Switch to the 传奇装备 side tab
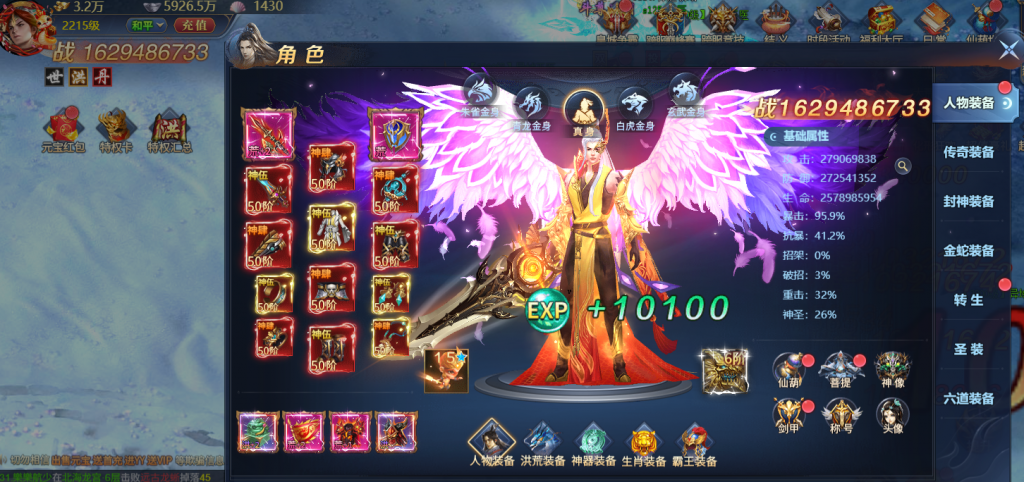 click(969, 152)
